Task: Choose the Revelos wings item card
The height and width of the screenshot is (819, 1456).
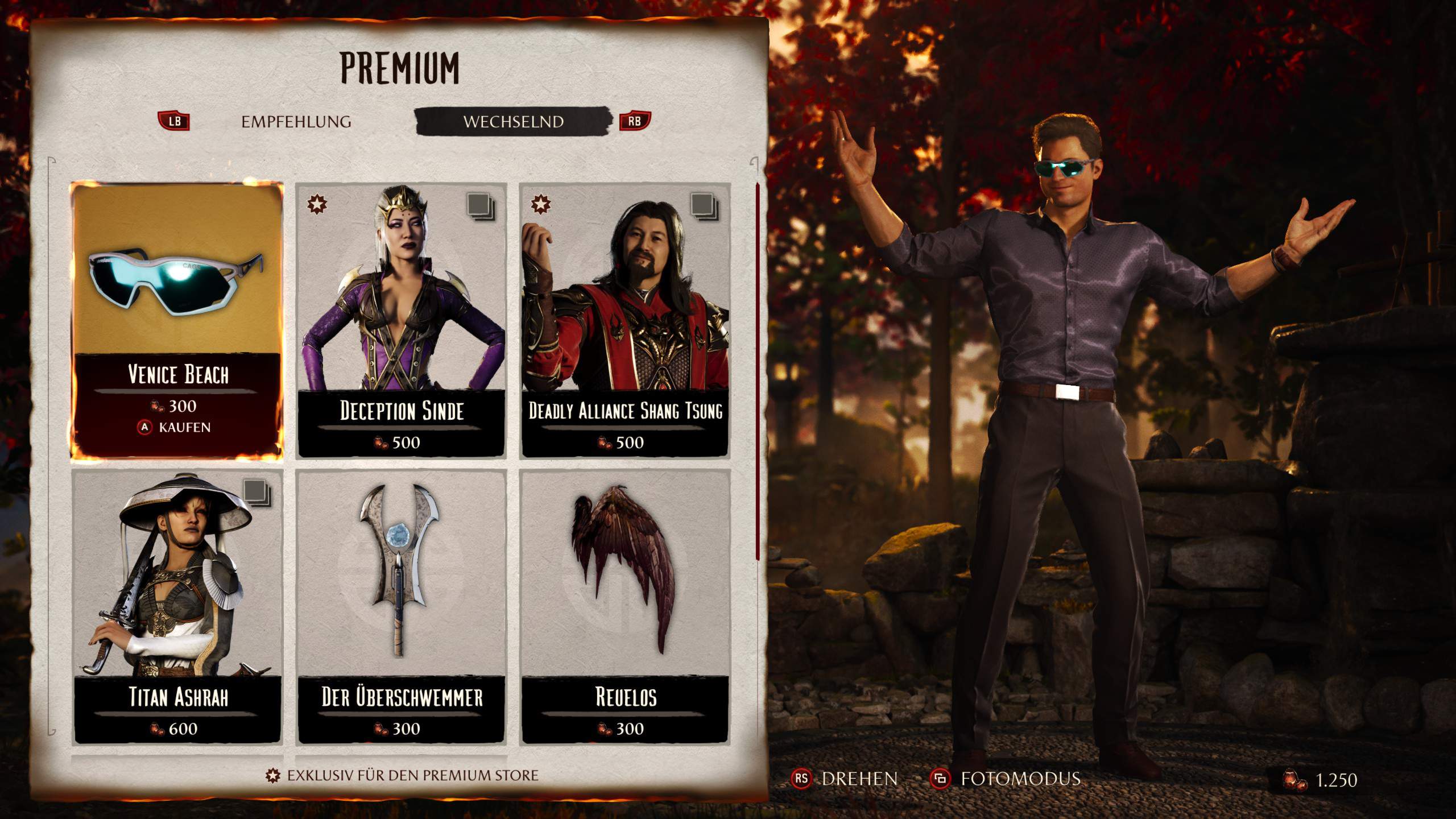Action: [x=625, y=606]
